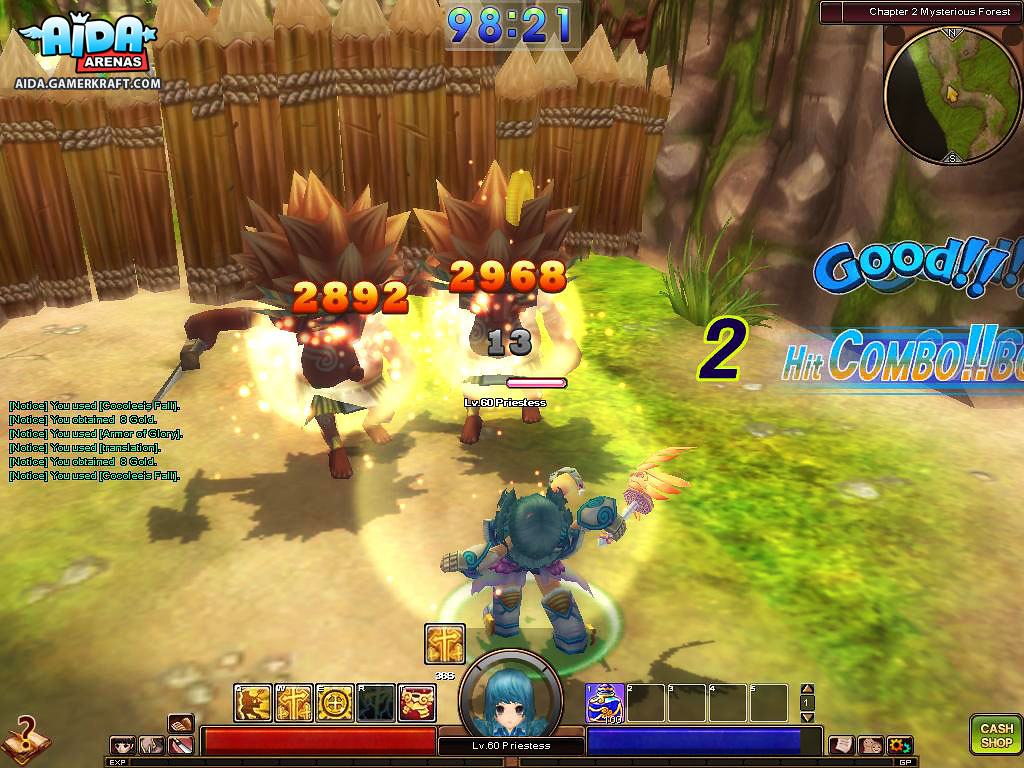Use the golden round shield skill
Image resolution: width=1024 pixels, height=768 pixels.
(335, 703)
